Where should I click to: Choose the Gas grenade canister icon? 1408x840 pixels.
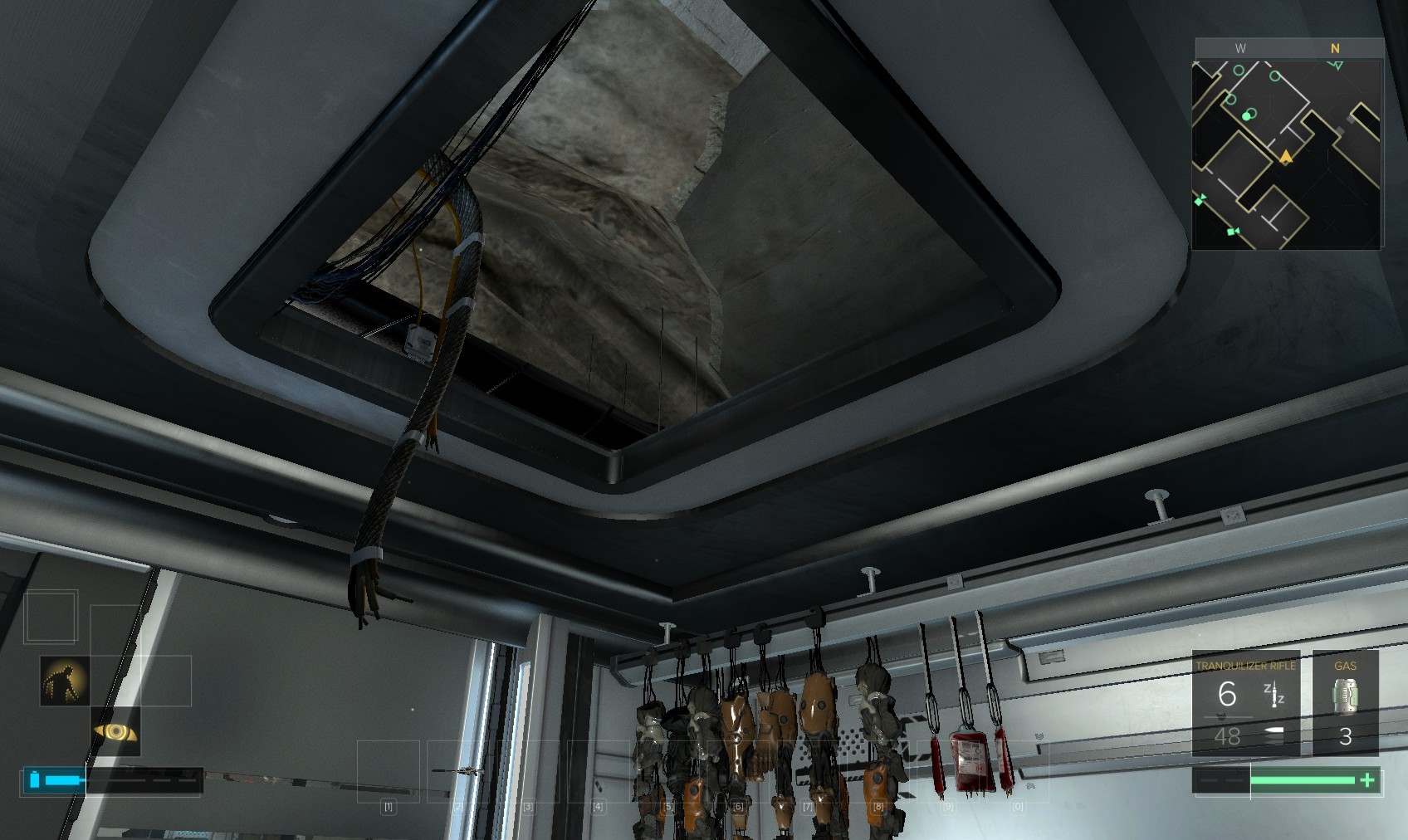tap(1345, 697)
